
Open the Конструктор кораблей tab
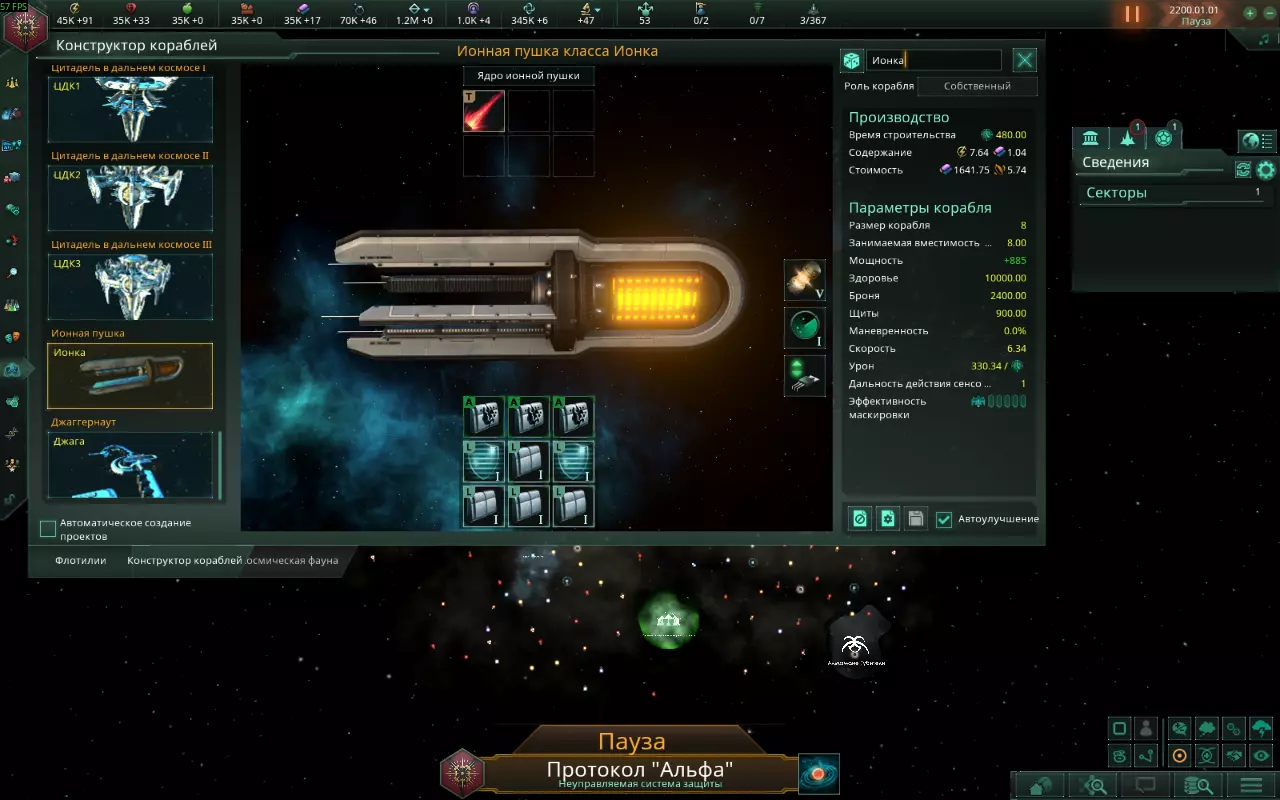tap(184, 561)
